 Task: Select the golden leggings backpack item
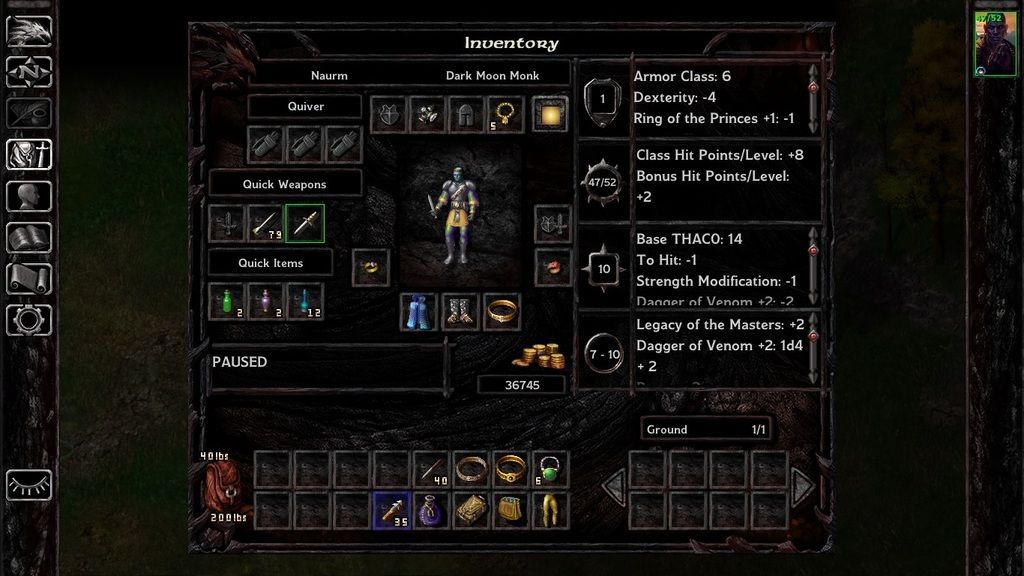pos(550,510)
